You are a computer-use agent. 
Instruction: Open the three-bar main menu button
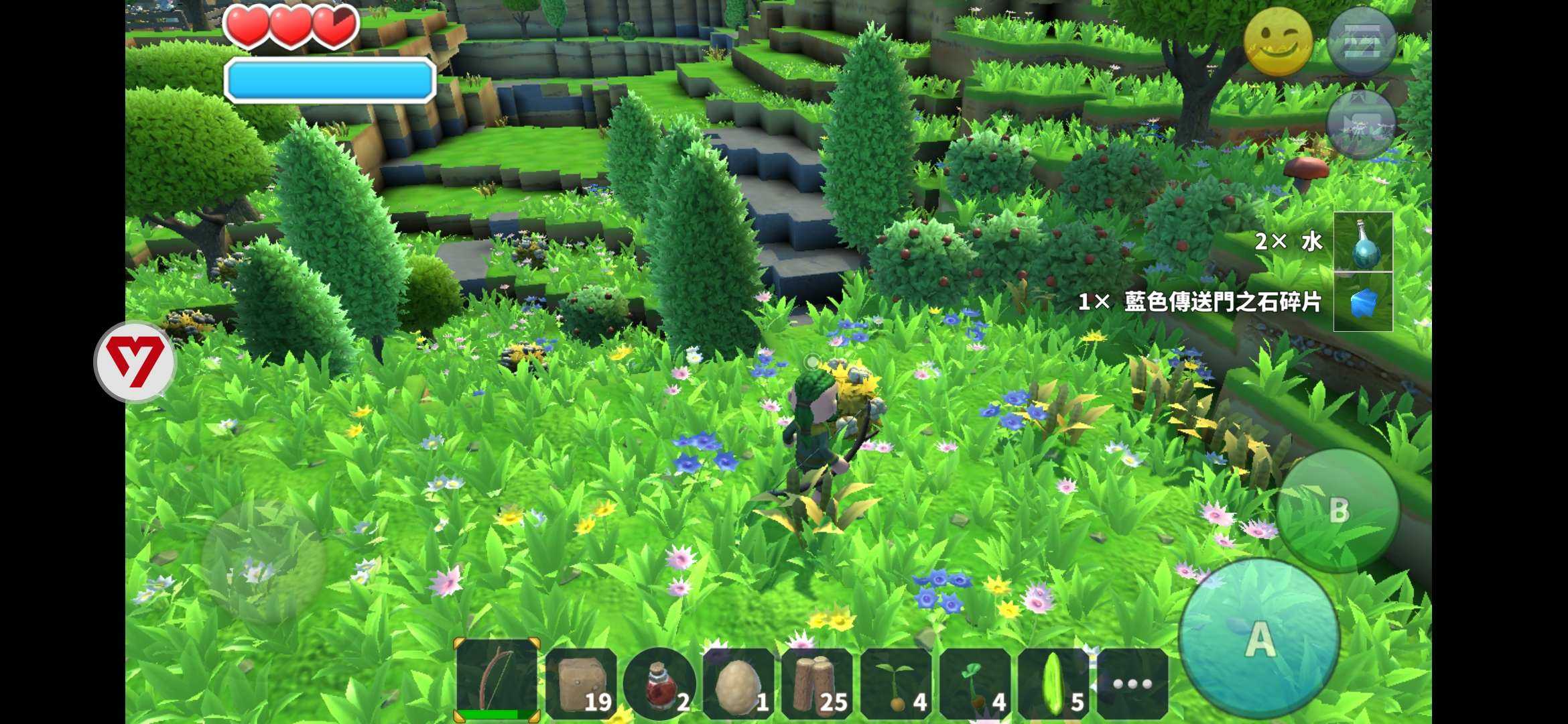click(x=1362, y=42)
